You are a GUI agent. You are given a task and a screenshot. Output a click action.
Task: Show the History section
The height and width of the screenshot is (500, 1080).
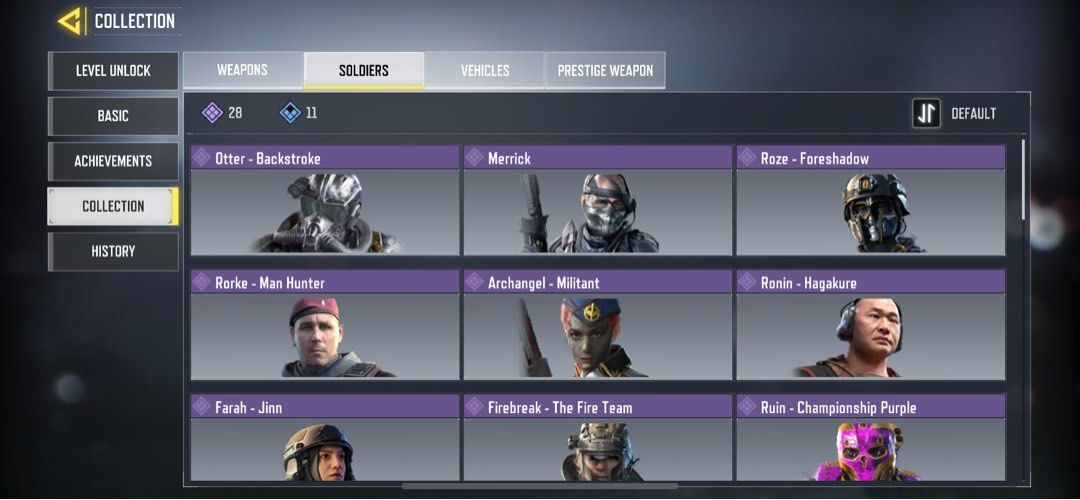[113, 251]
